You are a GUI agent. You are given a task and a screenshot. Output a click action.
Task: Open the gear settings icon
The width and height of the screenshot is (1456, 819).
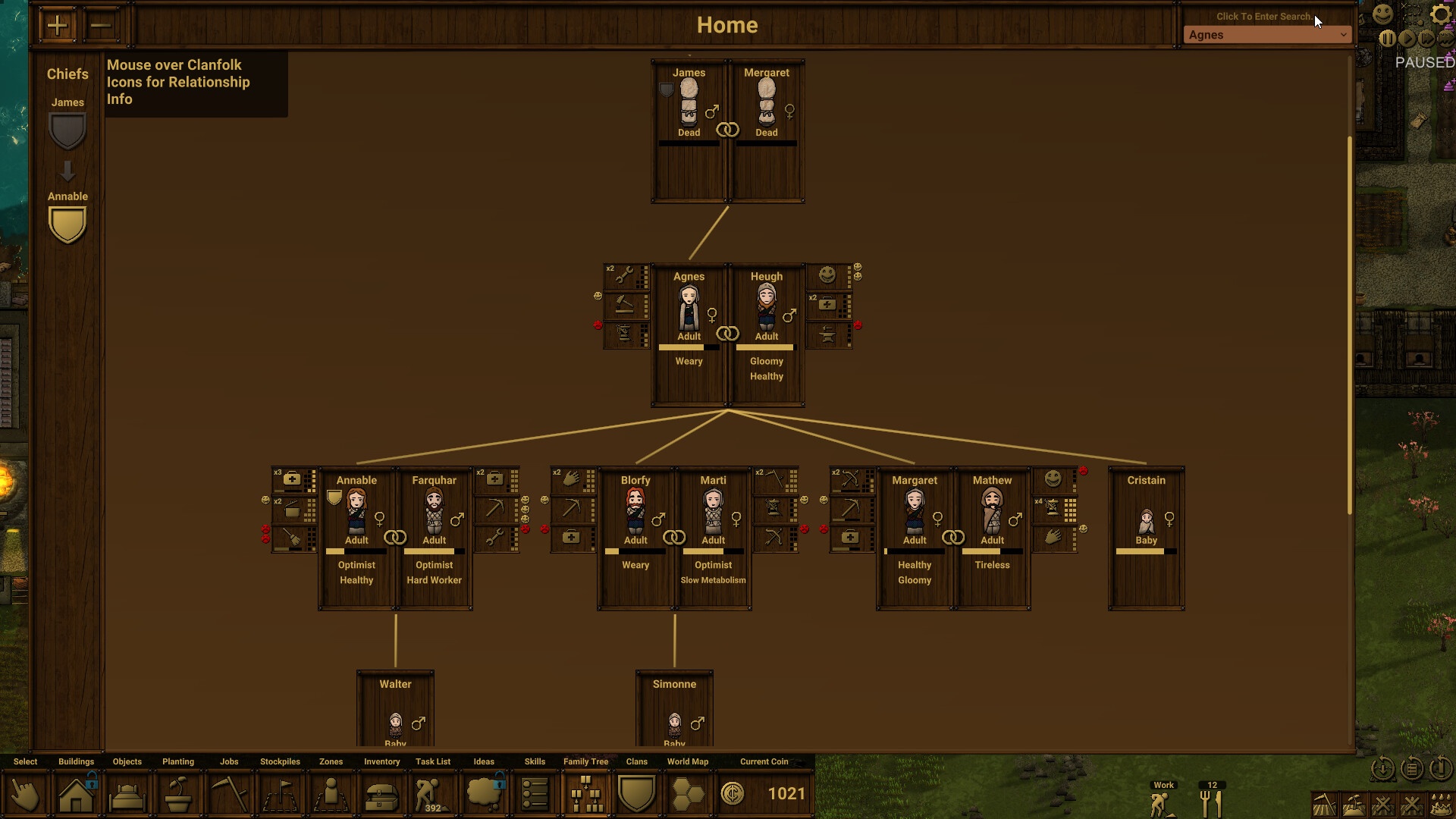tap(1439, 14)
